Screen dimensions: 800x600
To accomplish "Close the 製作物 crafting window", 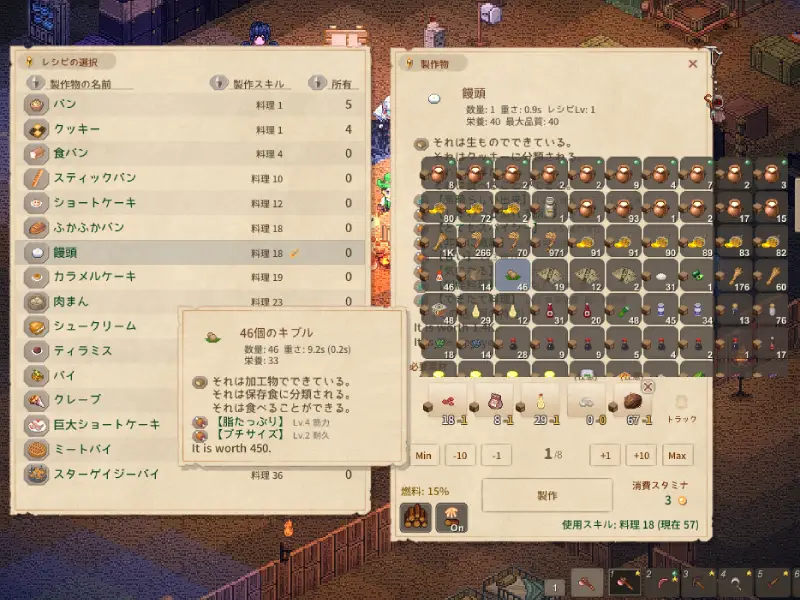I will [x=692, y=63].
